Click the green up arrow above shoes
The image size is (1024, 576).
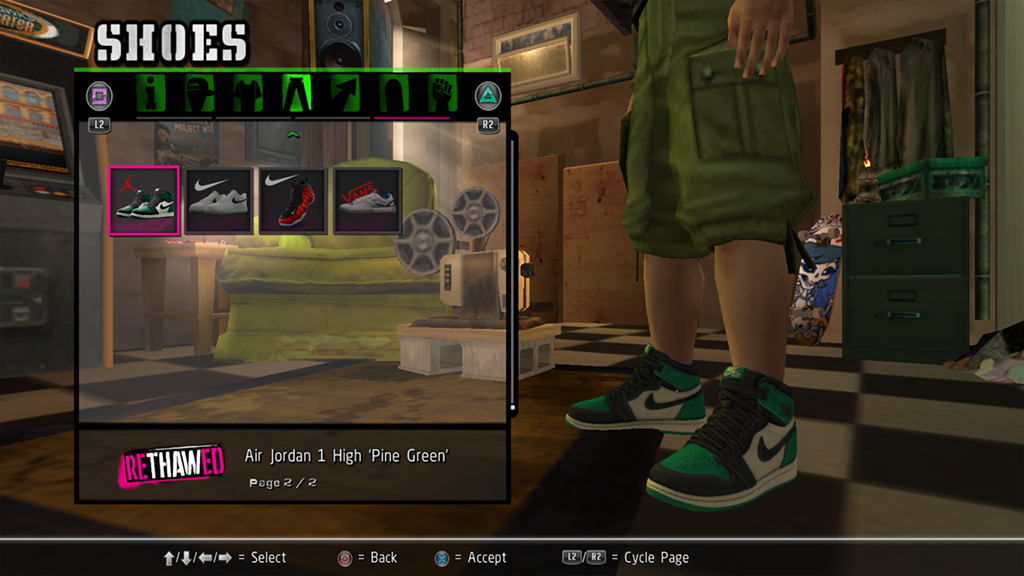pyautogui.click(x=293, y=133)
